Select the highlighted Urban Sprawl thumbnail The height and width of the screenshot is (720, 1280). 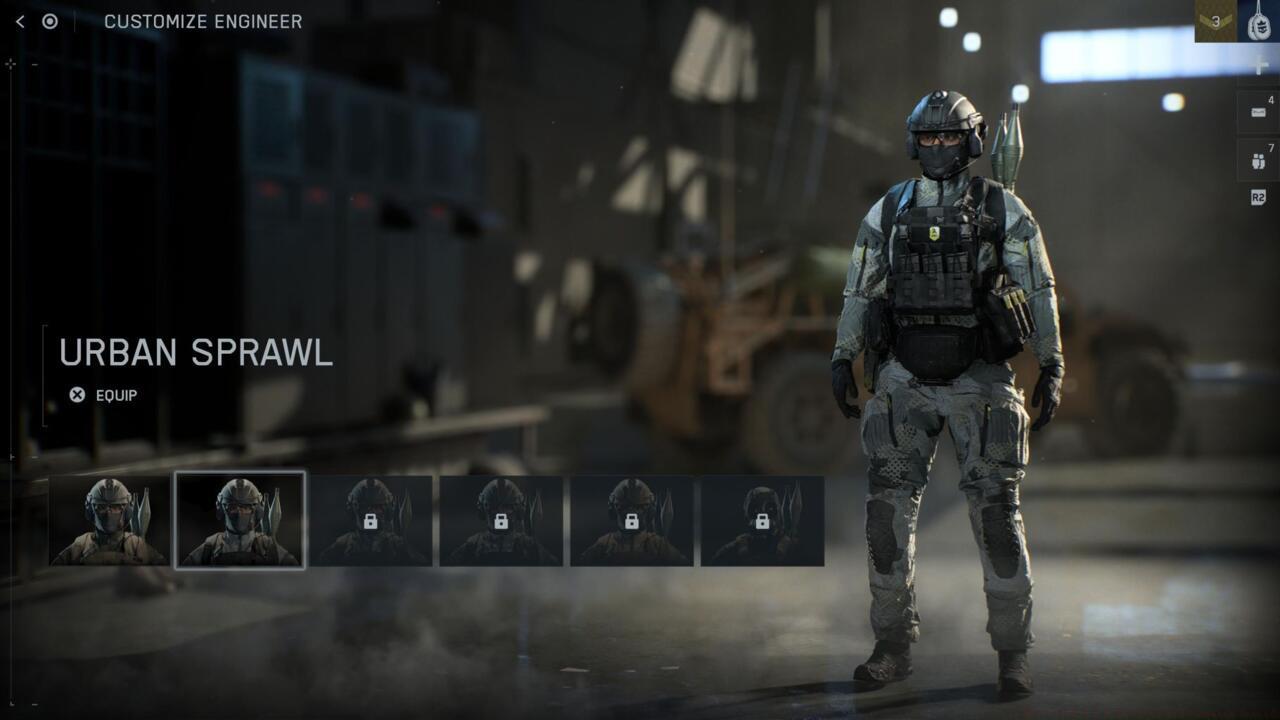(x=240, y=521)
